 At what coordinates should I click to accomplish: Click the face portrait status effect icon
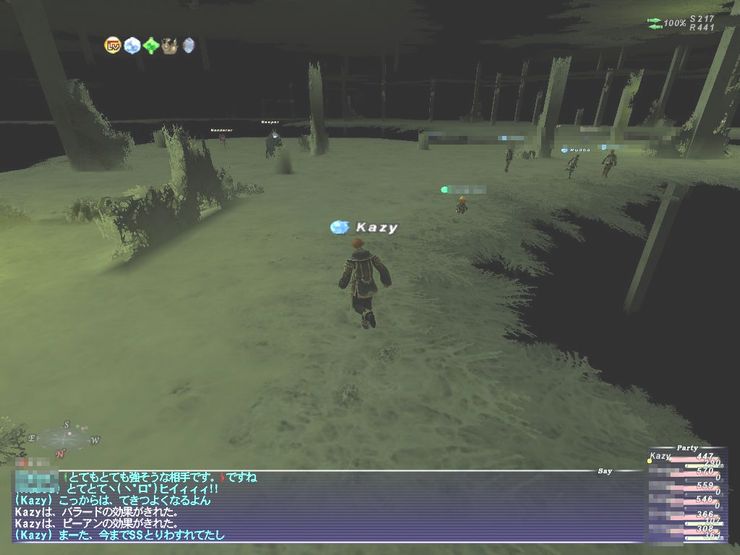(170, 45)
